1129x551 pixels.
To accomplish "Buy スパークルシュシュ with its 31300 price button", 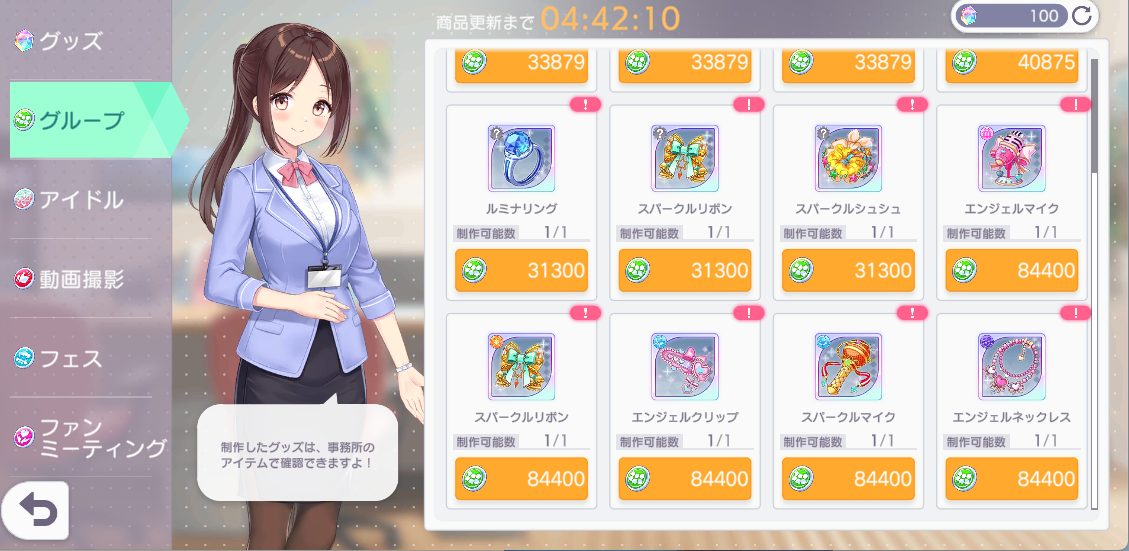I will (x=848, y=271).
